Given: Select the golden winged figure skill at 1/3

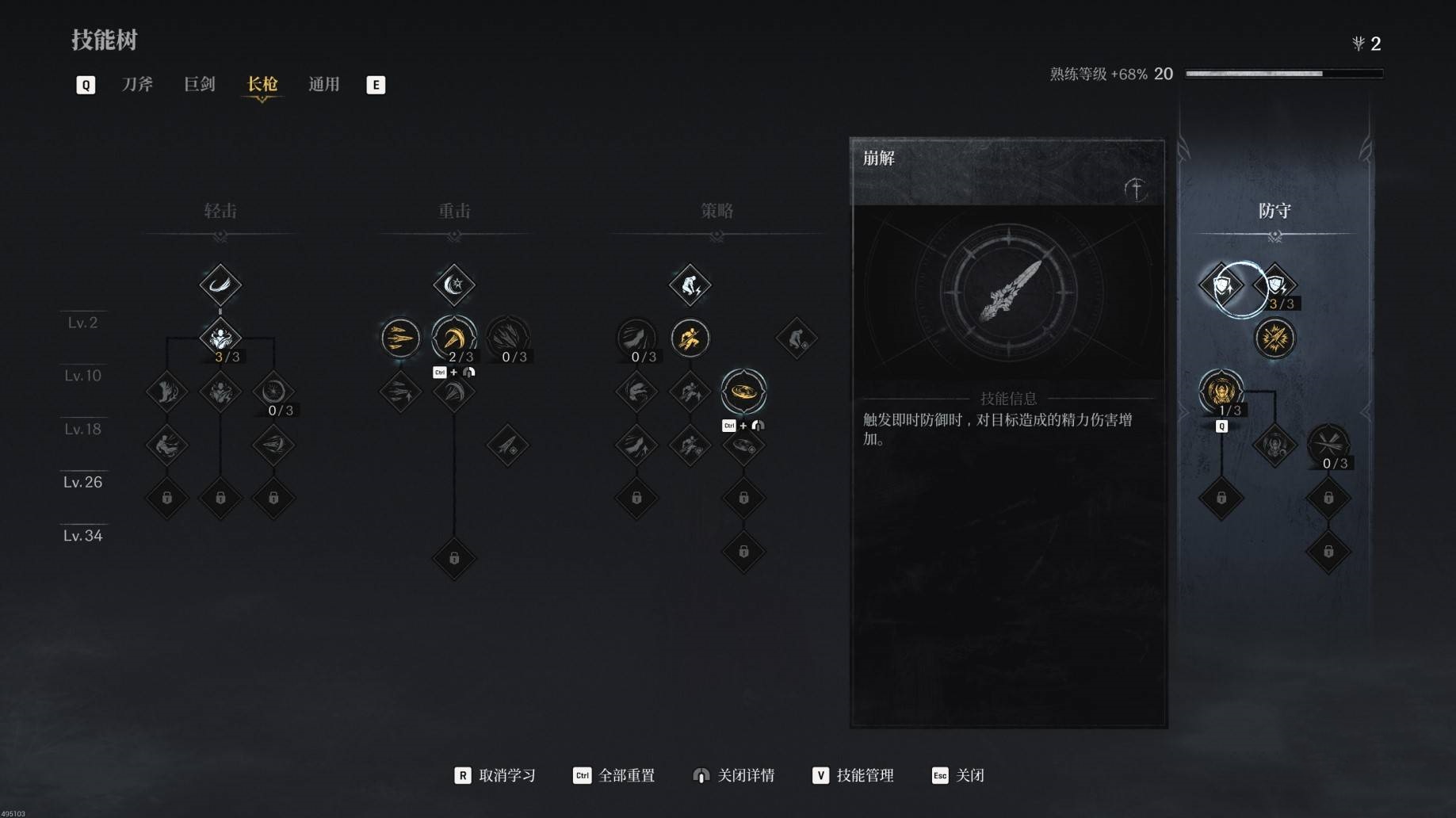Looking at the screenshot, I should pos(1221,391).
